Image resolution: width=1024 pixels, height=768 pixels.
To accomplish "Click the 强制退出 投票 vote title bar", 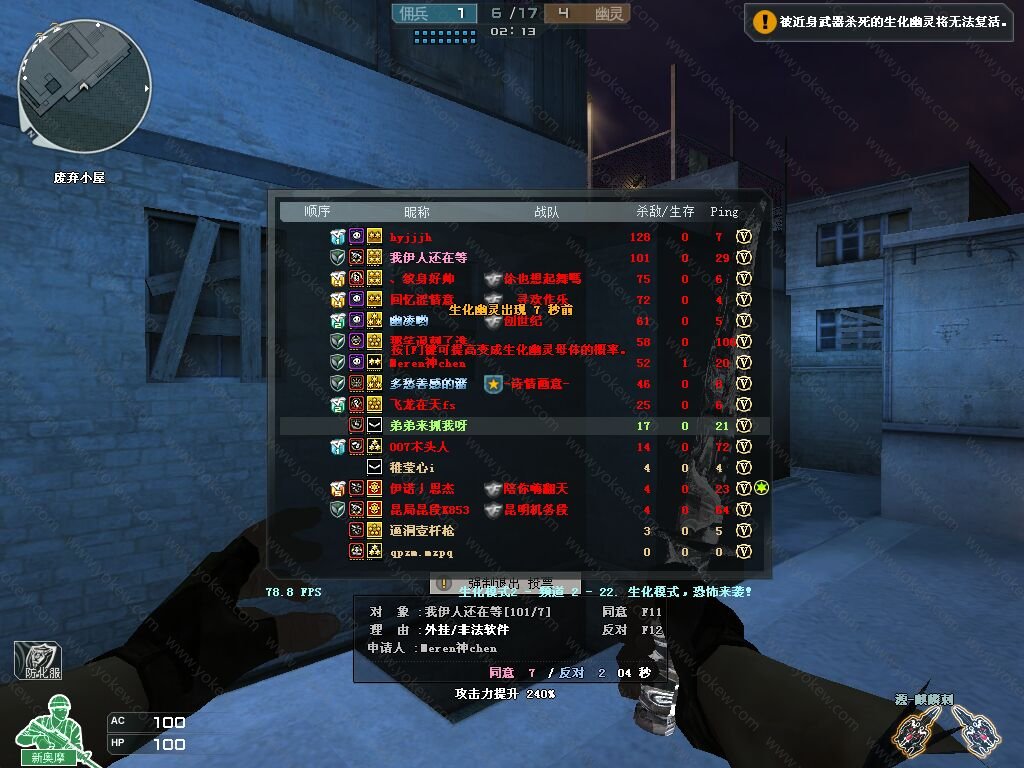I will pyautogui.click(x=506, y=583).
